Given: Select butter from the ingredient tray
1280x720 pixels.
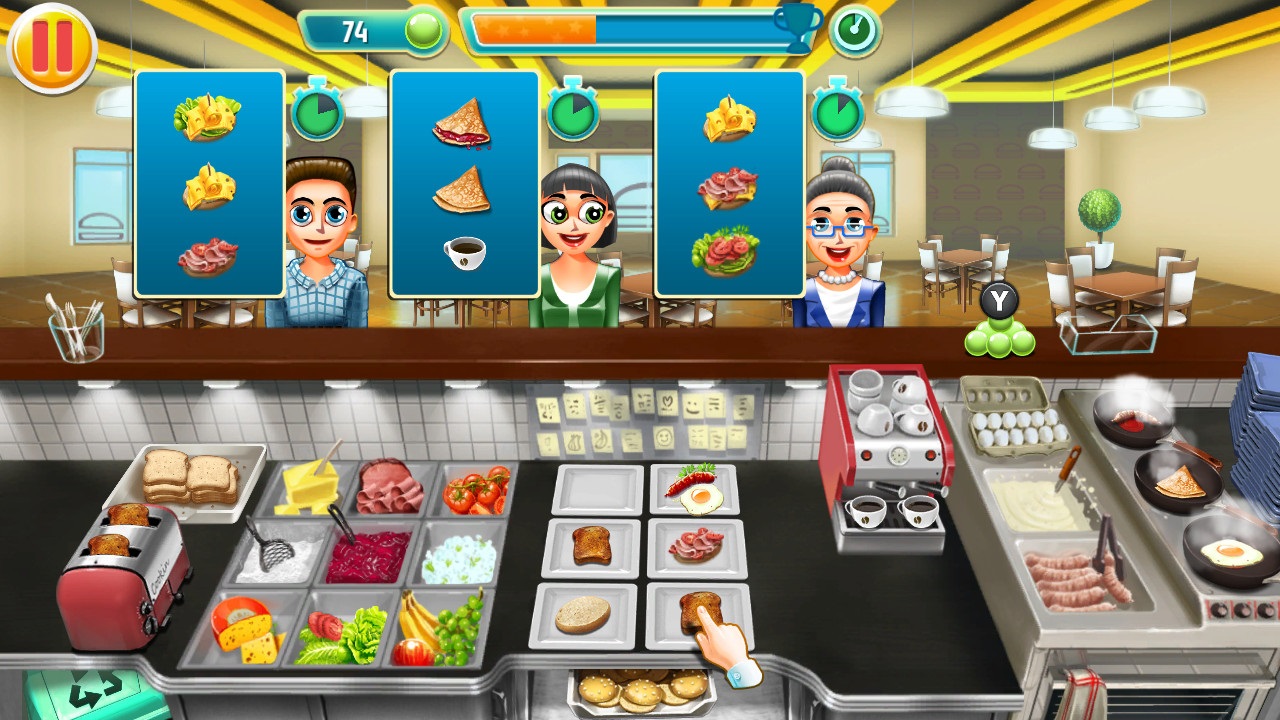Looking at the screenshot, I should tap(310, 490).
